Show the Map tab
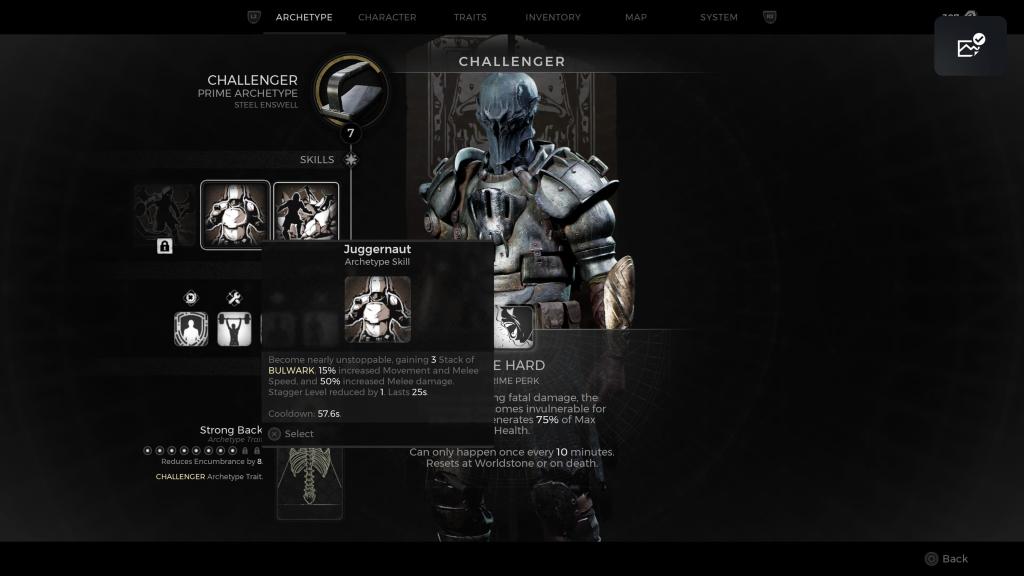The width and height of the screenshot is (1024, 576). click(636, 17)
